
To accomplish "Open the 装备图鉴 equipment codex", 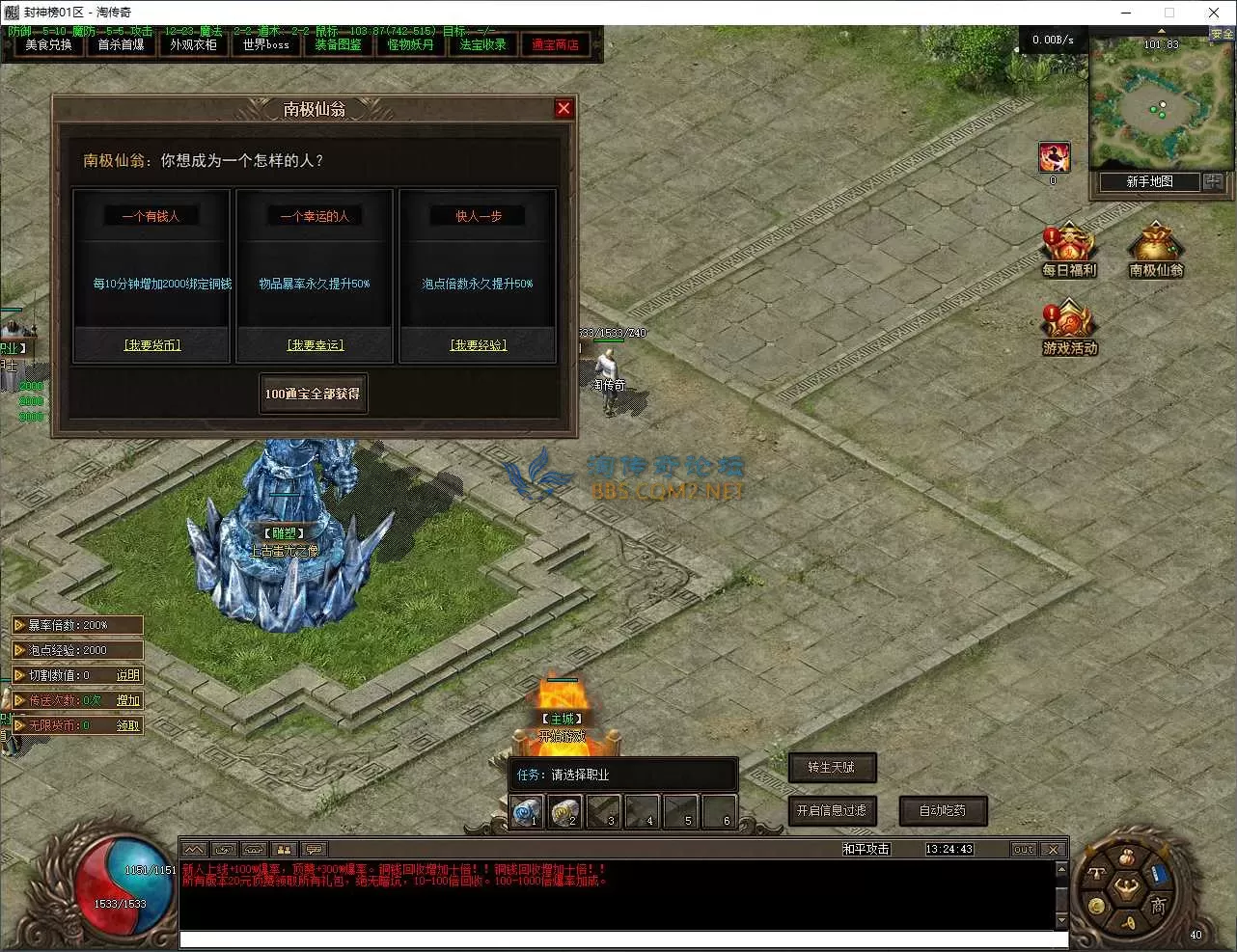I will click(x=338, y=45).
